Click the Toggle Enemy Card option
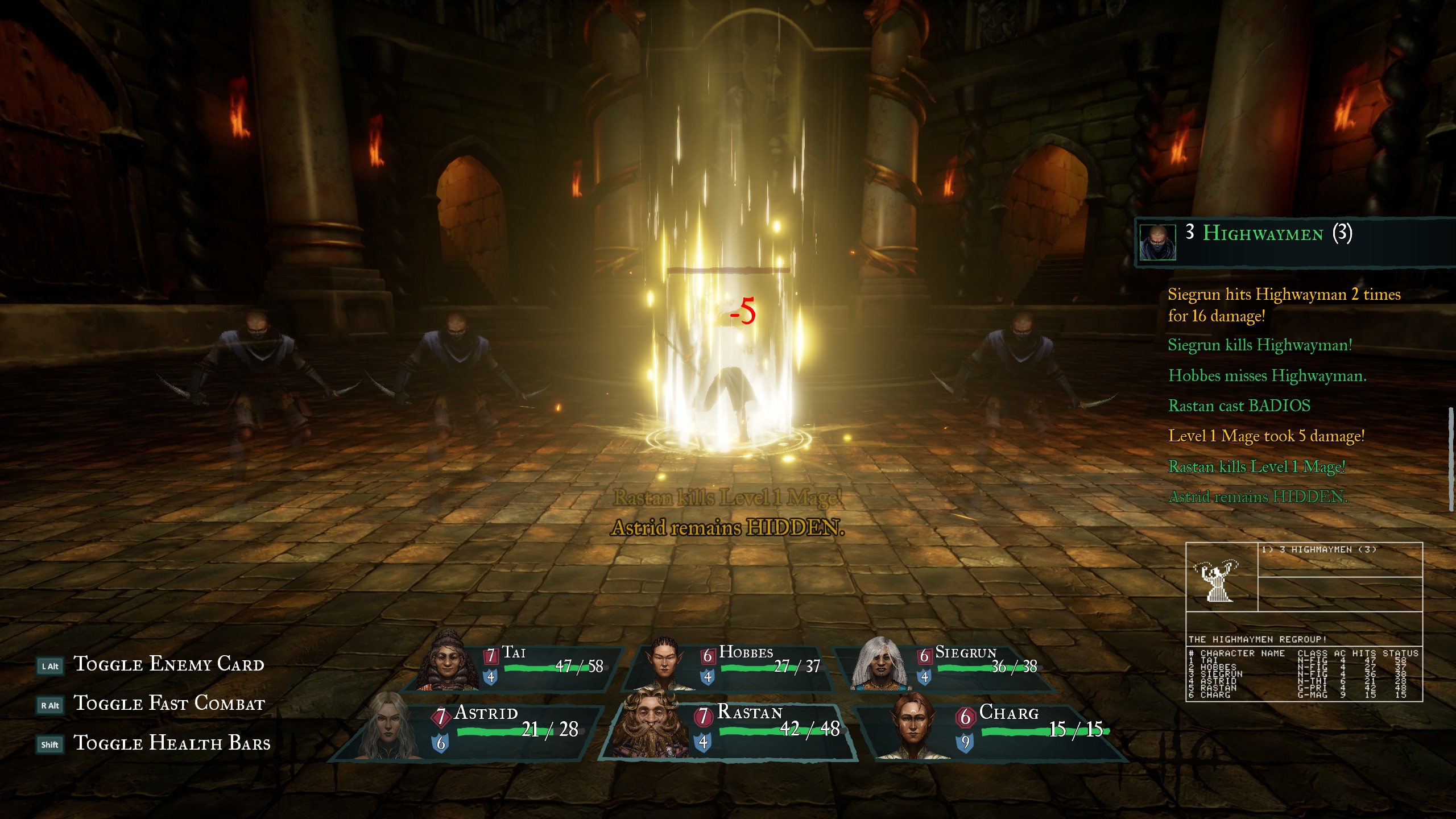This screenshot has width=1456, height=819. click(x=168, y=665)
